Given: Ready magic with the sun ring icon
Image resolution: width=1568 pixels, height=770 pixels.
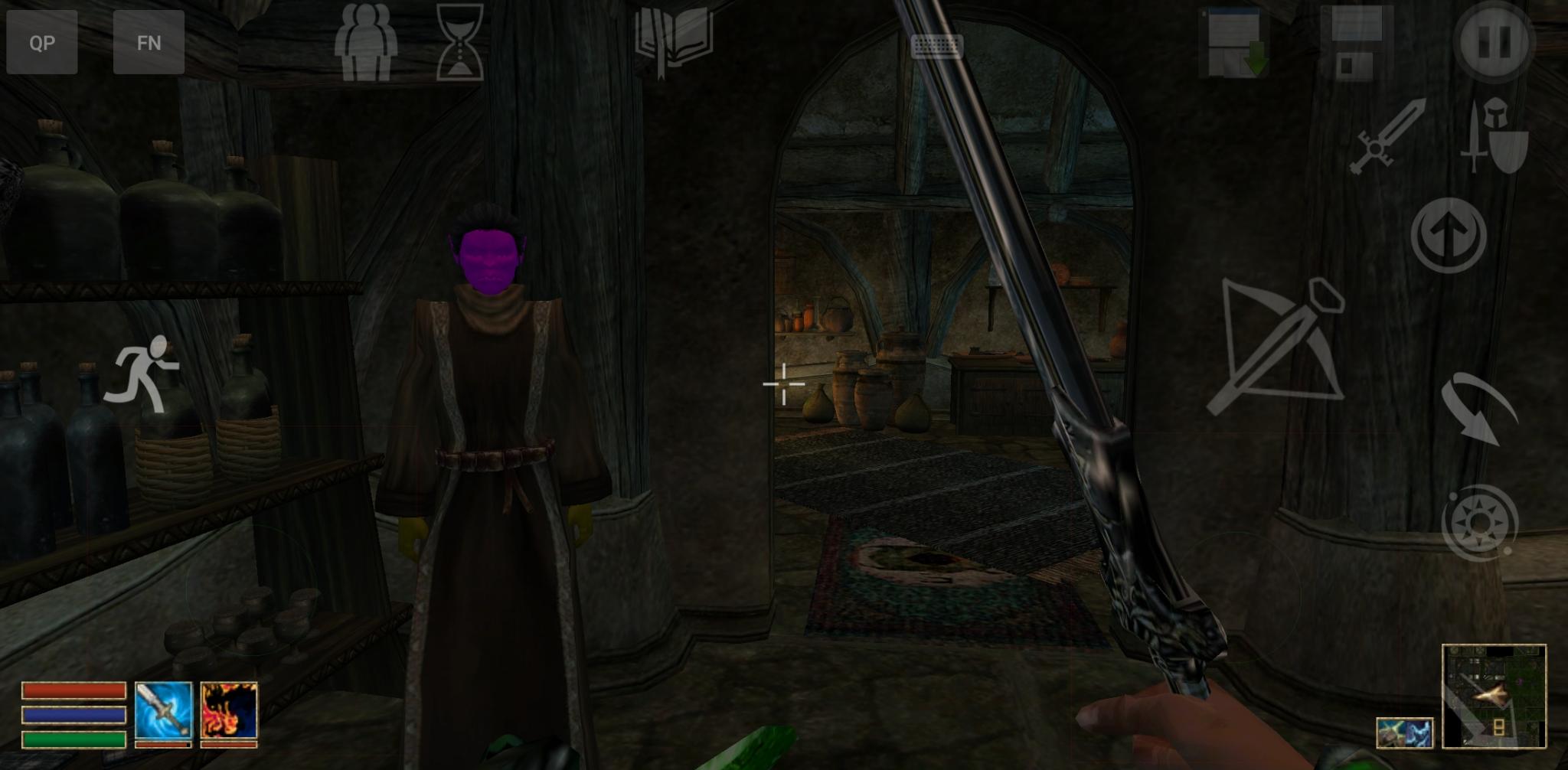Looking at the screenshot, I should 1479,524.
